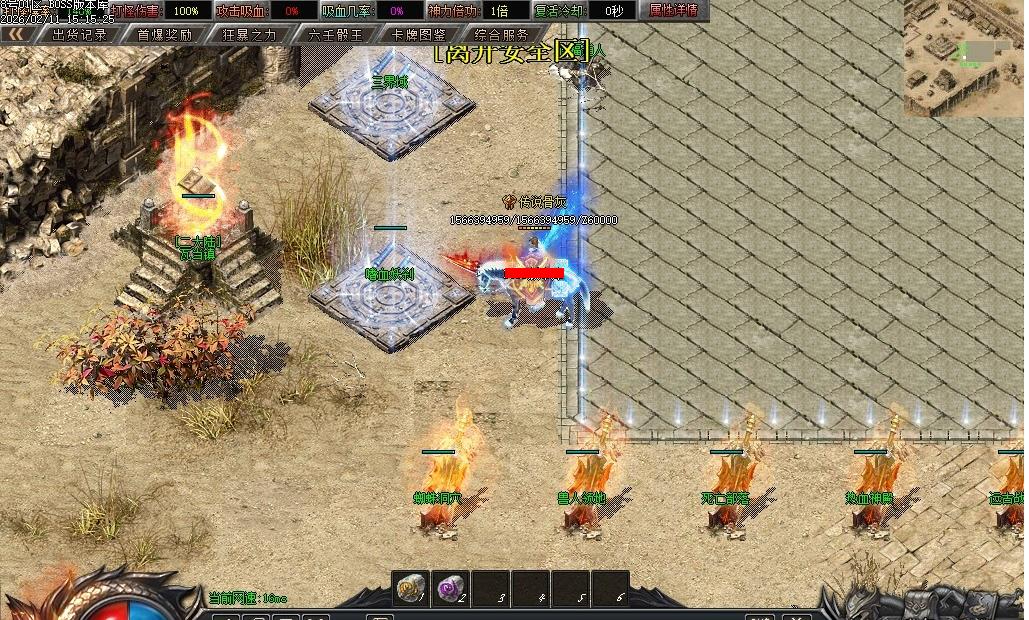Select the 狂暴之力 button
The width and height of the screenshot is (1029, 620).
coord(249,34)
